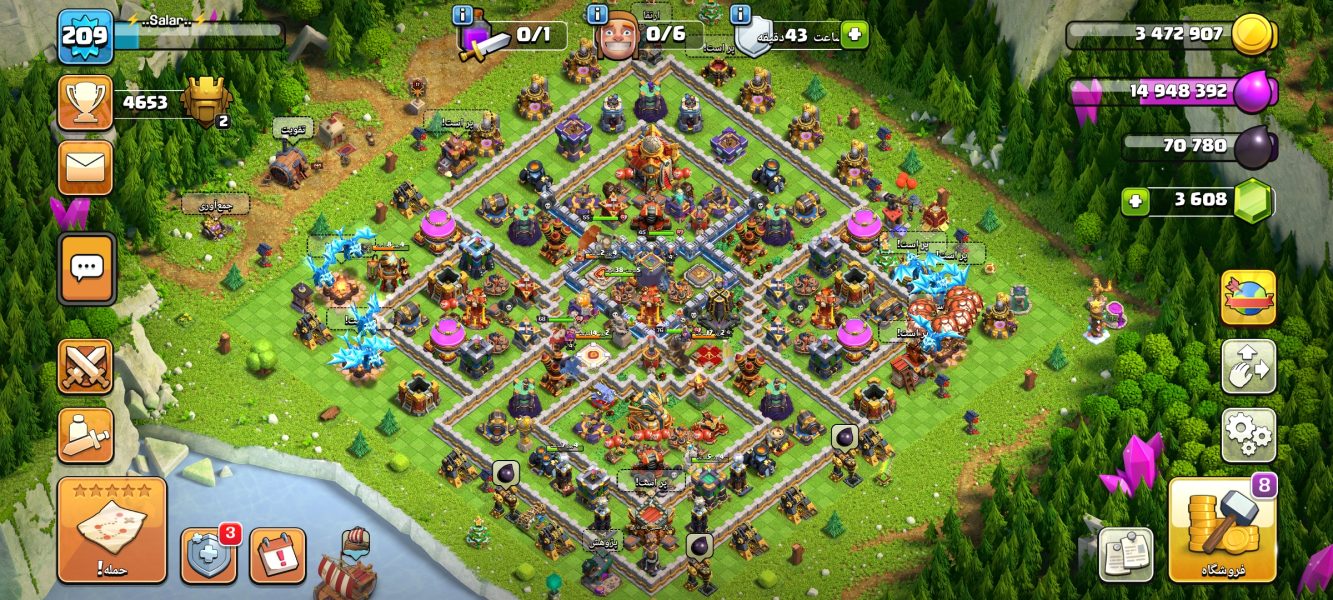Open the events calendar button
The image size is (1333, 600).
(277, 555)
